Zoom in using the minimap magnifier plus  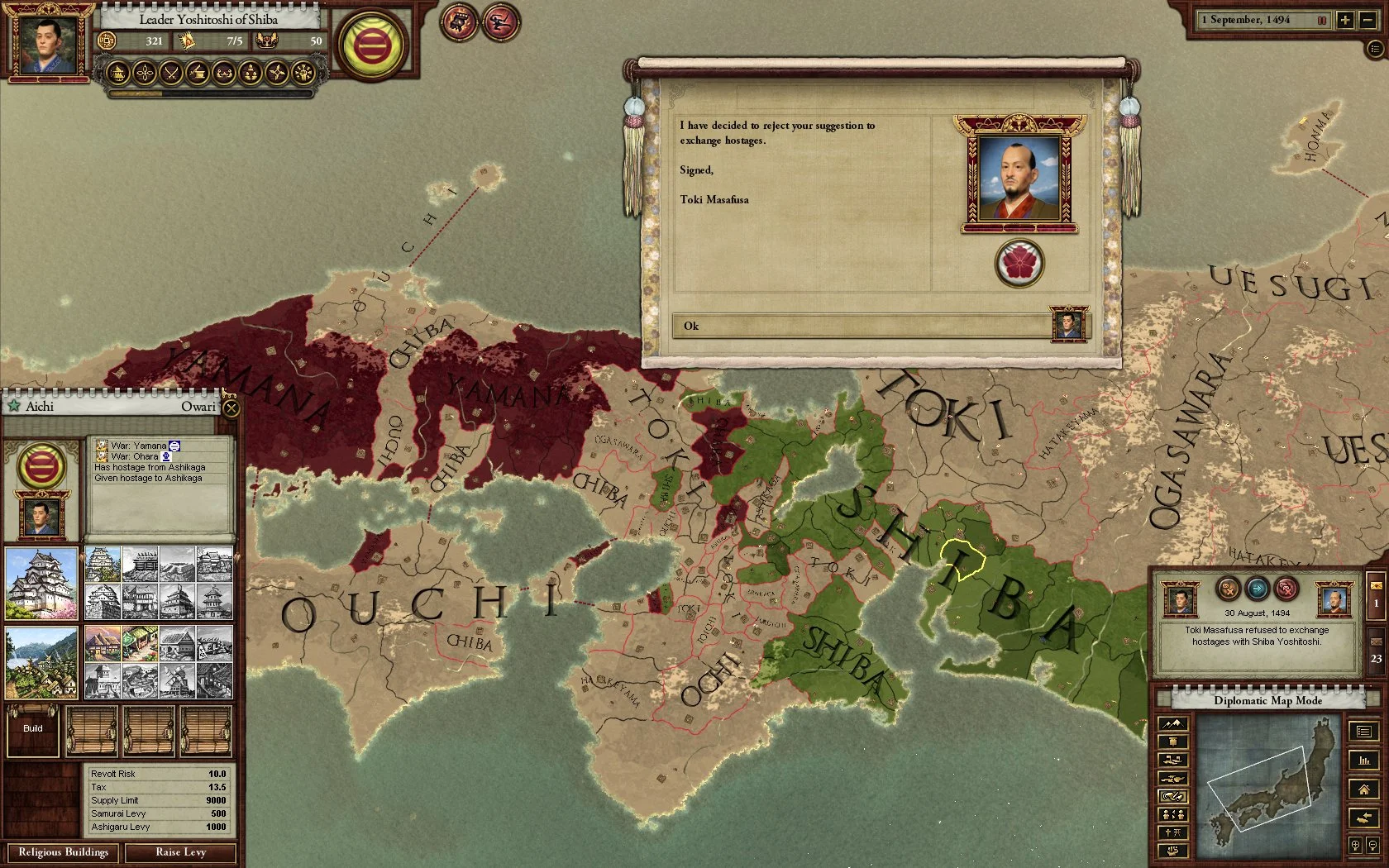pyautogui.click(x=1355, y=845)
